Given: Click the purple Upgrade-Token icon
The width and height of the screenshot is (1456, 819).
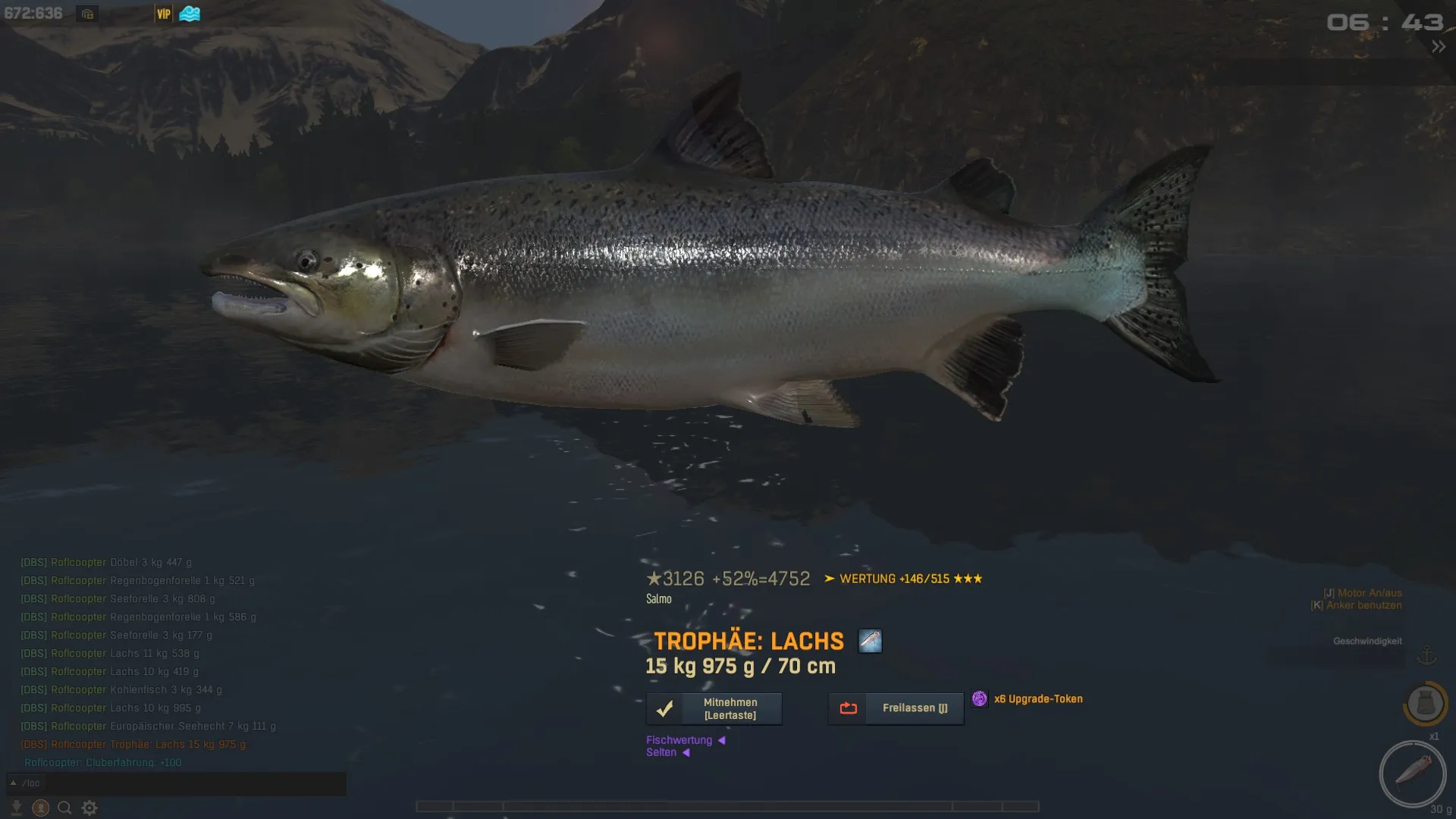Looking at the screenshot, I should pos(980,698).
